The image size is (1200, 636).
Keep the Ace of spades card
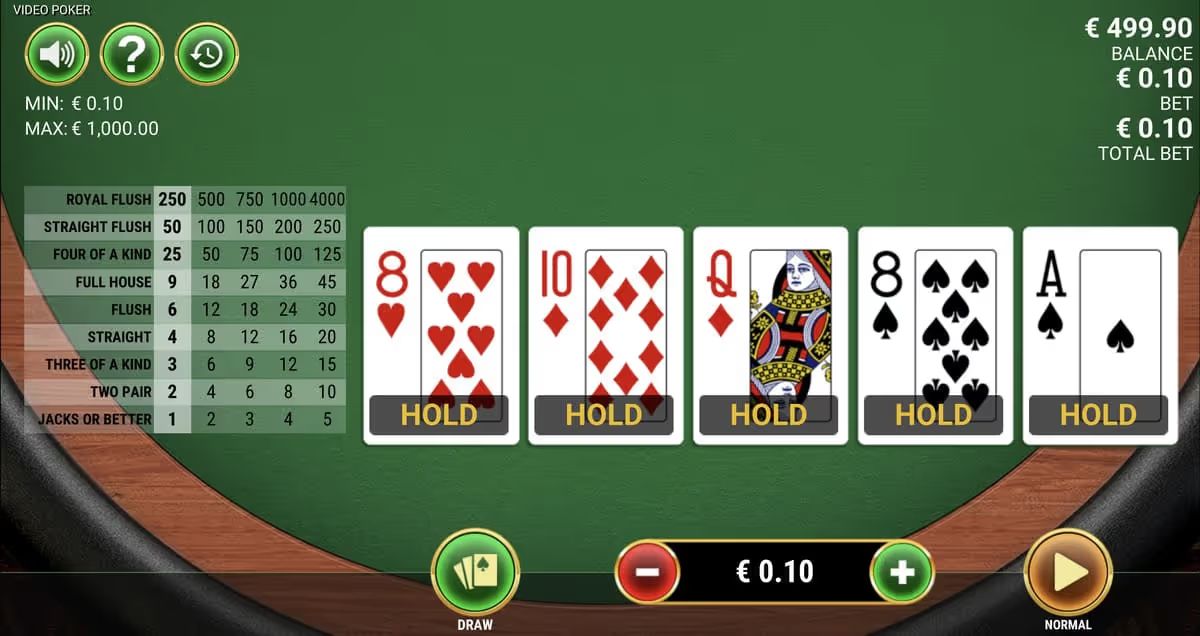(1100, 335)
